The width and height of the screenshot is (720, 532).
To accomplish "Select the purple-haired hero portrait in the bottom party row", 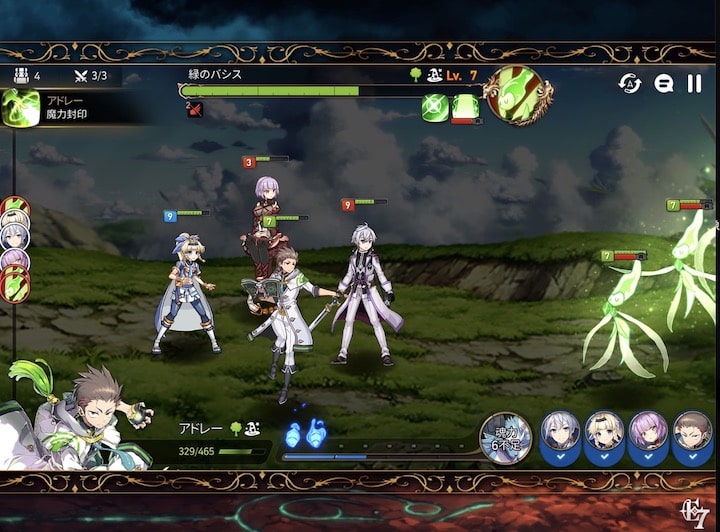I will (648, 435).
